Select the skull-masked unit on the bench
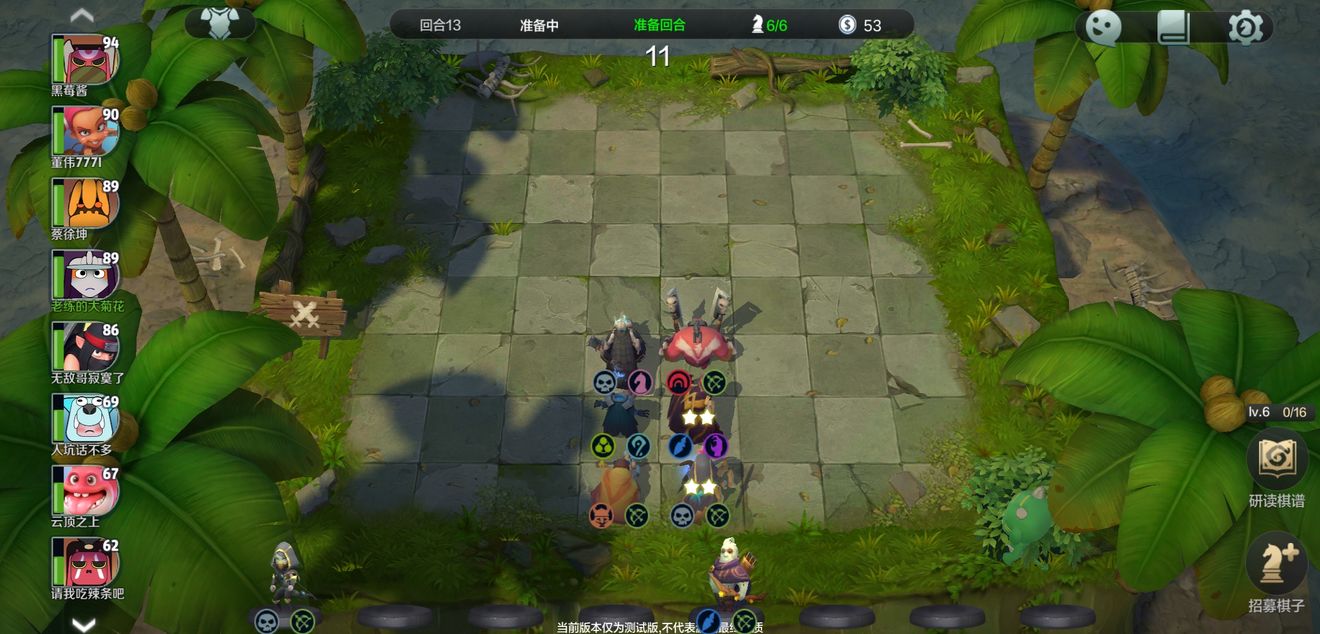Viewport: 1320px width, 634px height. (728, 573)
